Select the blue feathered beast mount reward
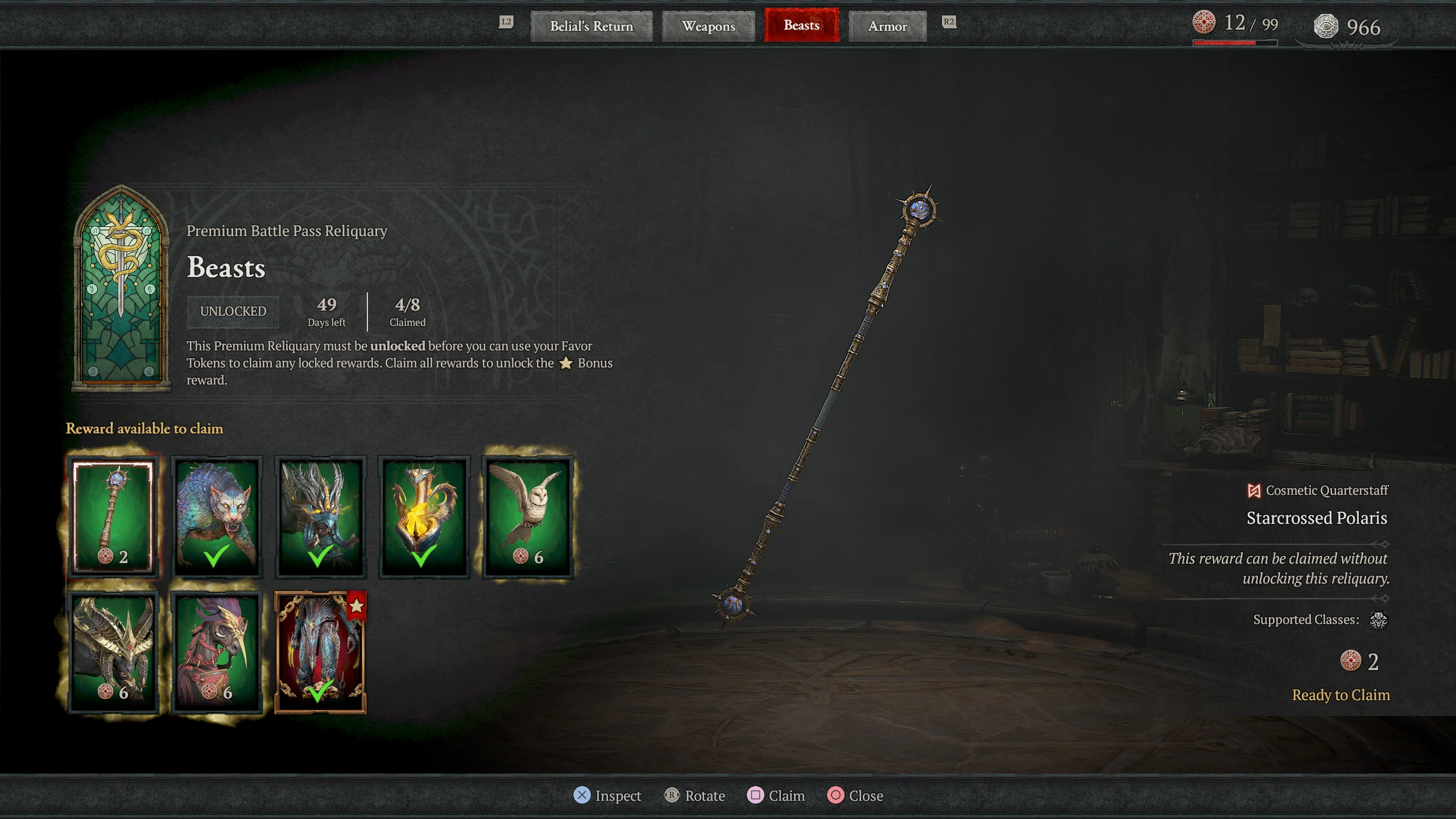 click(x=216, y=515)
